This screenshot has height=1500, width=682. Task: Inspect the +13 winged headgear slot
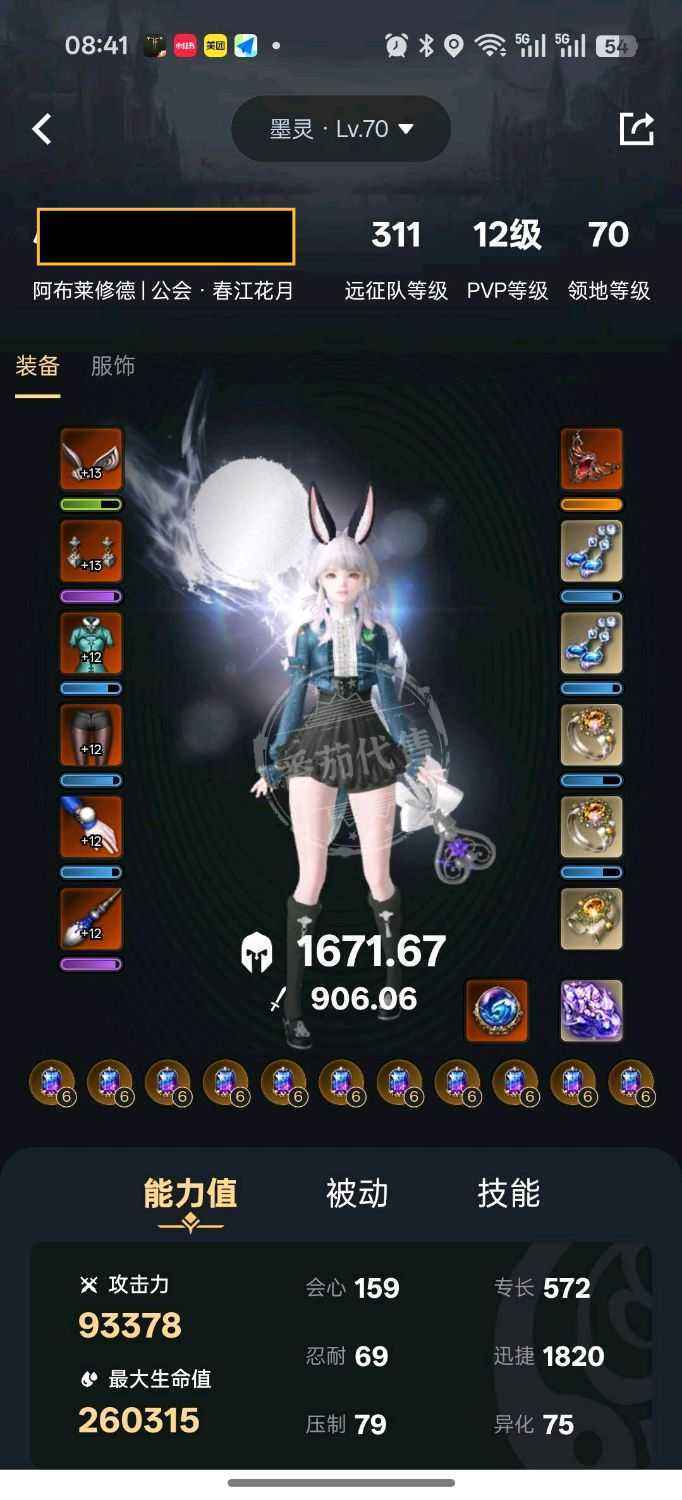tap(91, 459)
